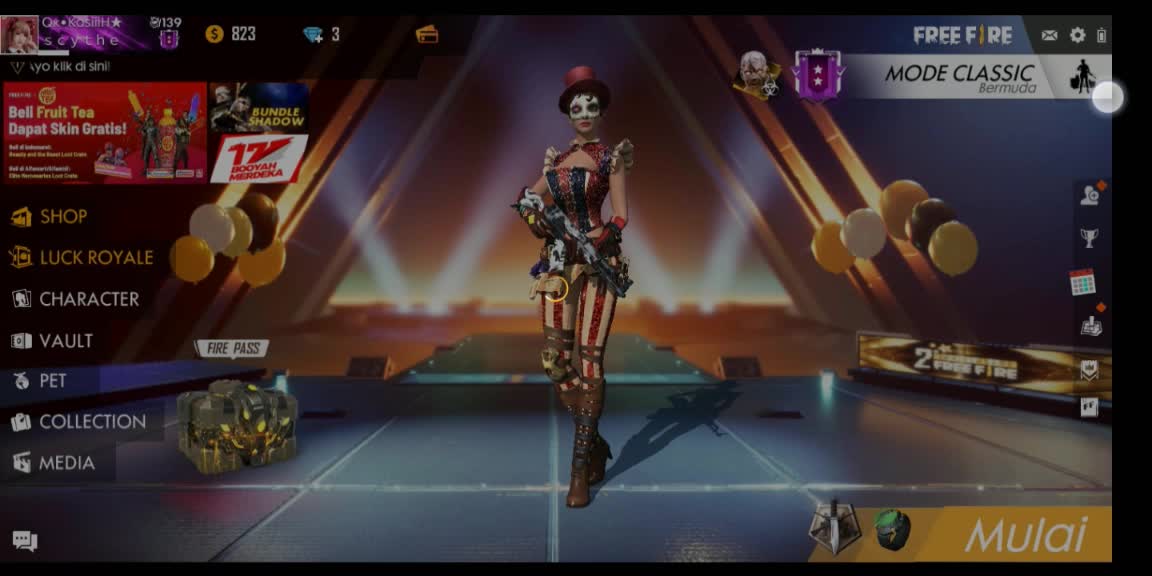
Task: Click the diamond currency counter
Action: [322, 34]
